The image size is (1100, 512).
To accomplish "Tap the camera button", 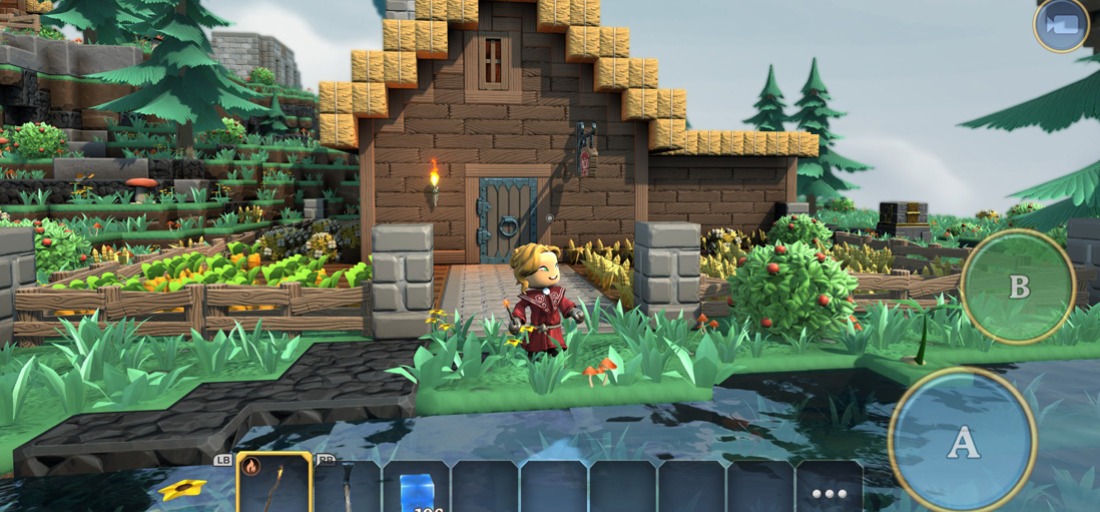I will (x=1061, y=24).
